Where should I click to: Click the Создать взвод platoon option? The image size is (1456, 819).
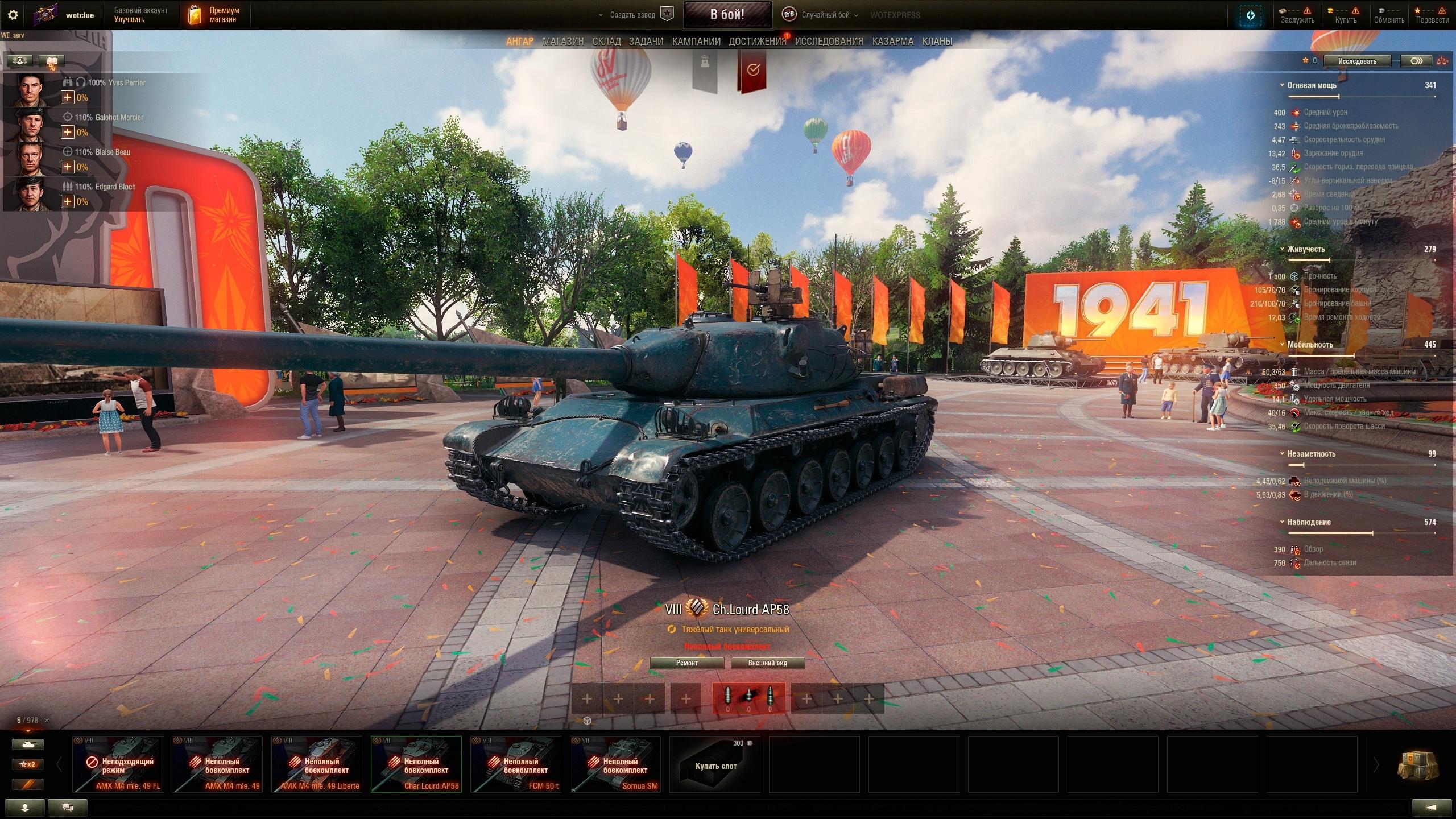click(x=632, y=15)
